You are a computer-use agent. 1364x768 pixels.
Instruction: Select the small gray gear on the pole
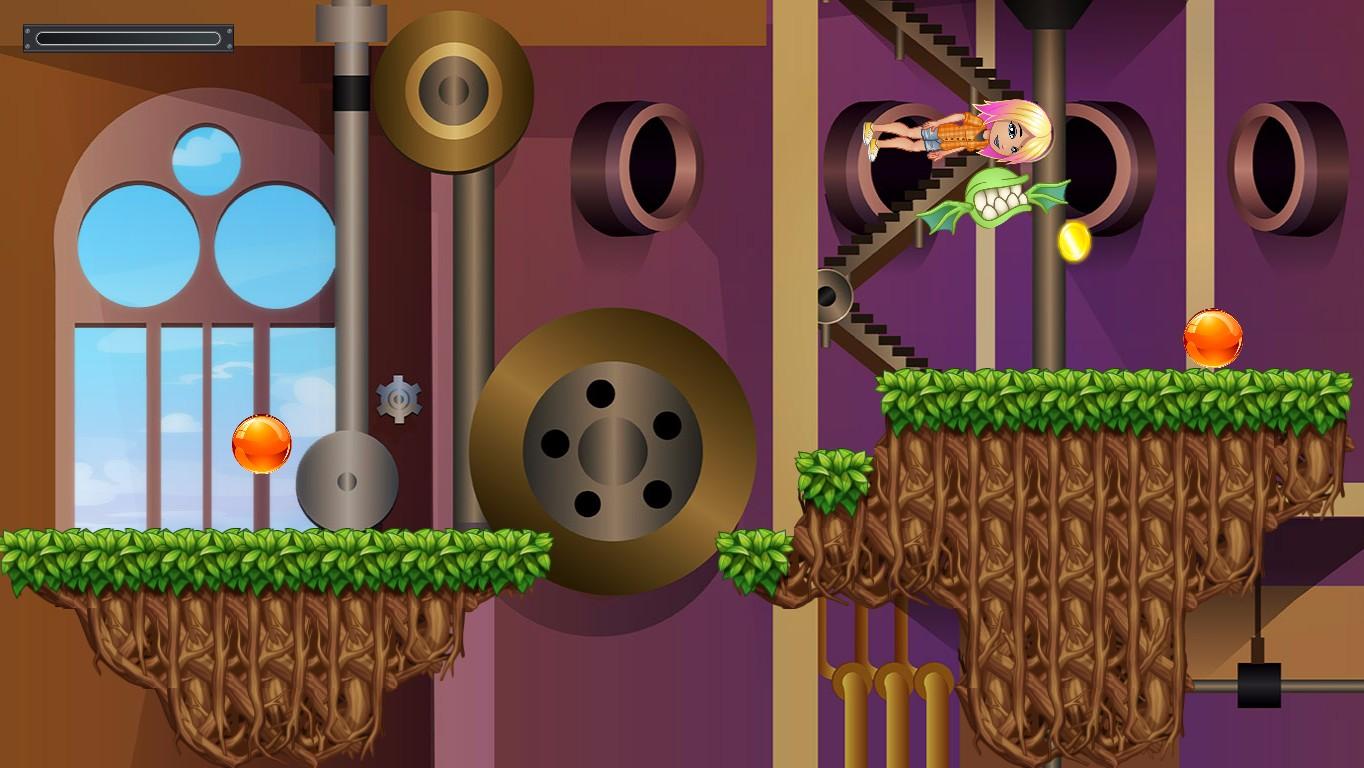click(399, 398)
